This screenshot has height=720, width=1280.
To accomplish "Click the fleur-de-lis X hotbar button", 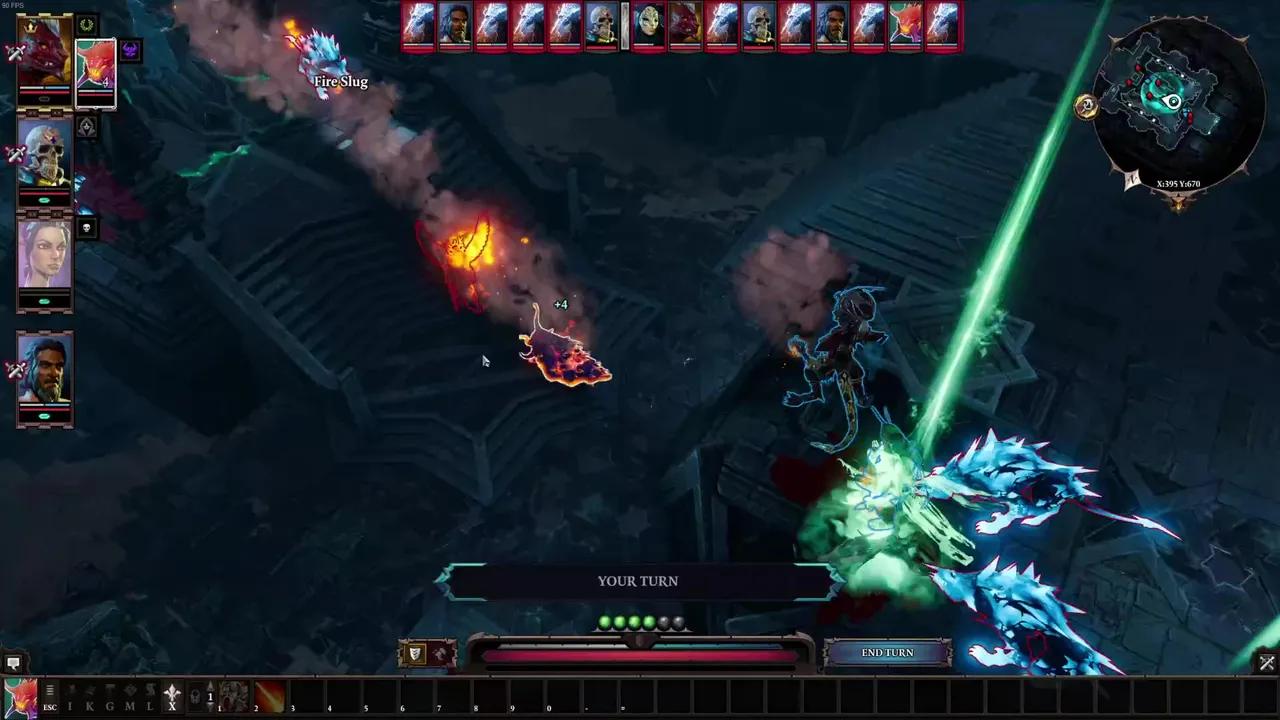I will click(x=172, y=697).
